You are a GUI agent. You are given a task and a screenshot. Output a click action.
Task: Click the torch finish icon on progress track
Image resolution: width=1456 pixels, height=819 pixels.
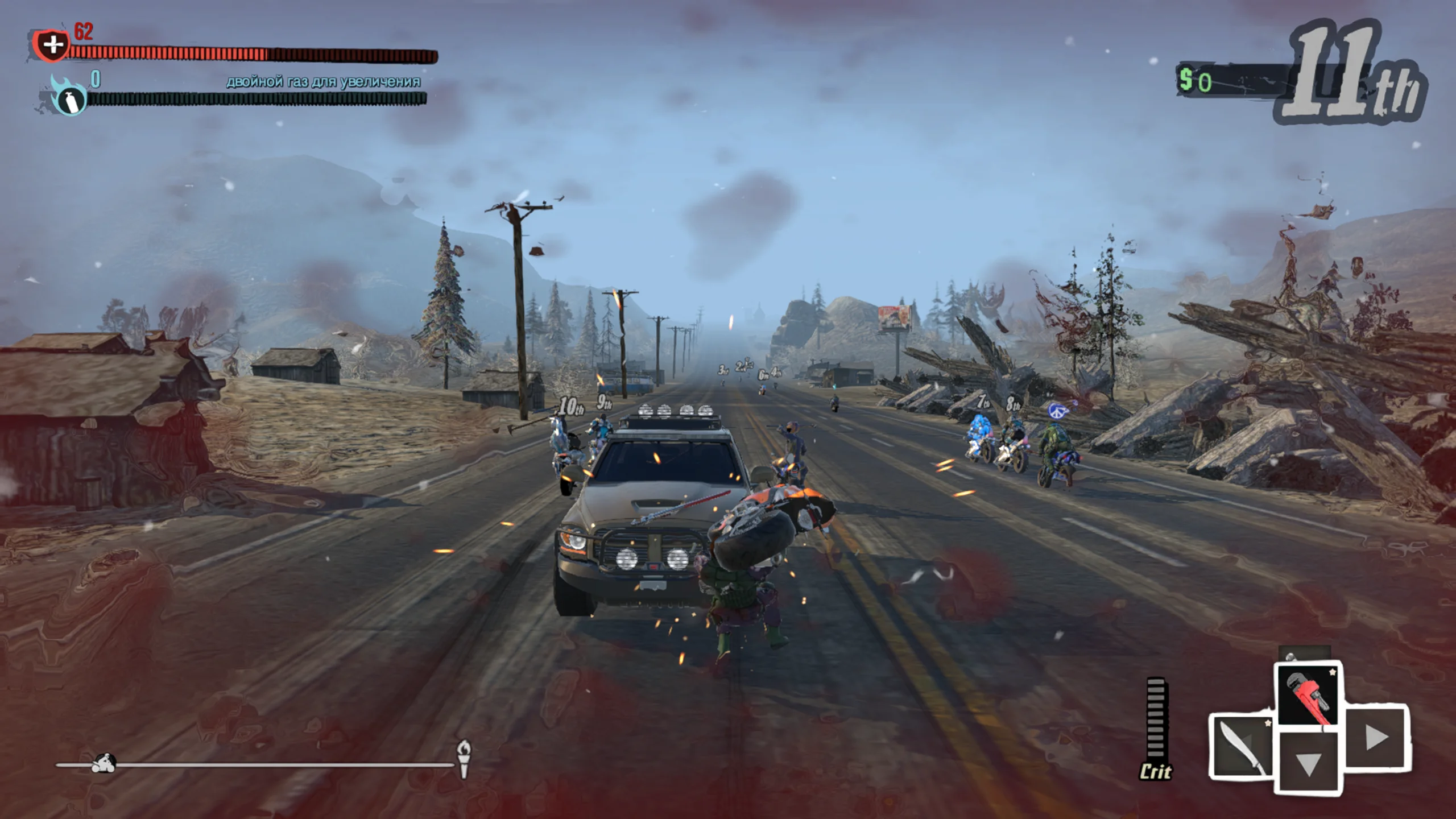[x=464, y=758]
